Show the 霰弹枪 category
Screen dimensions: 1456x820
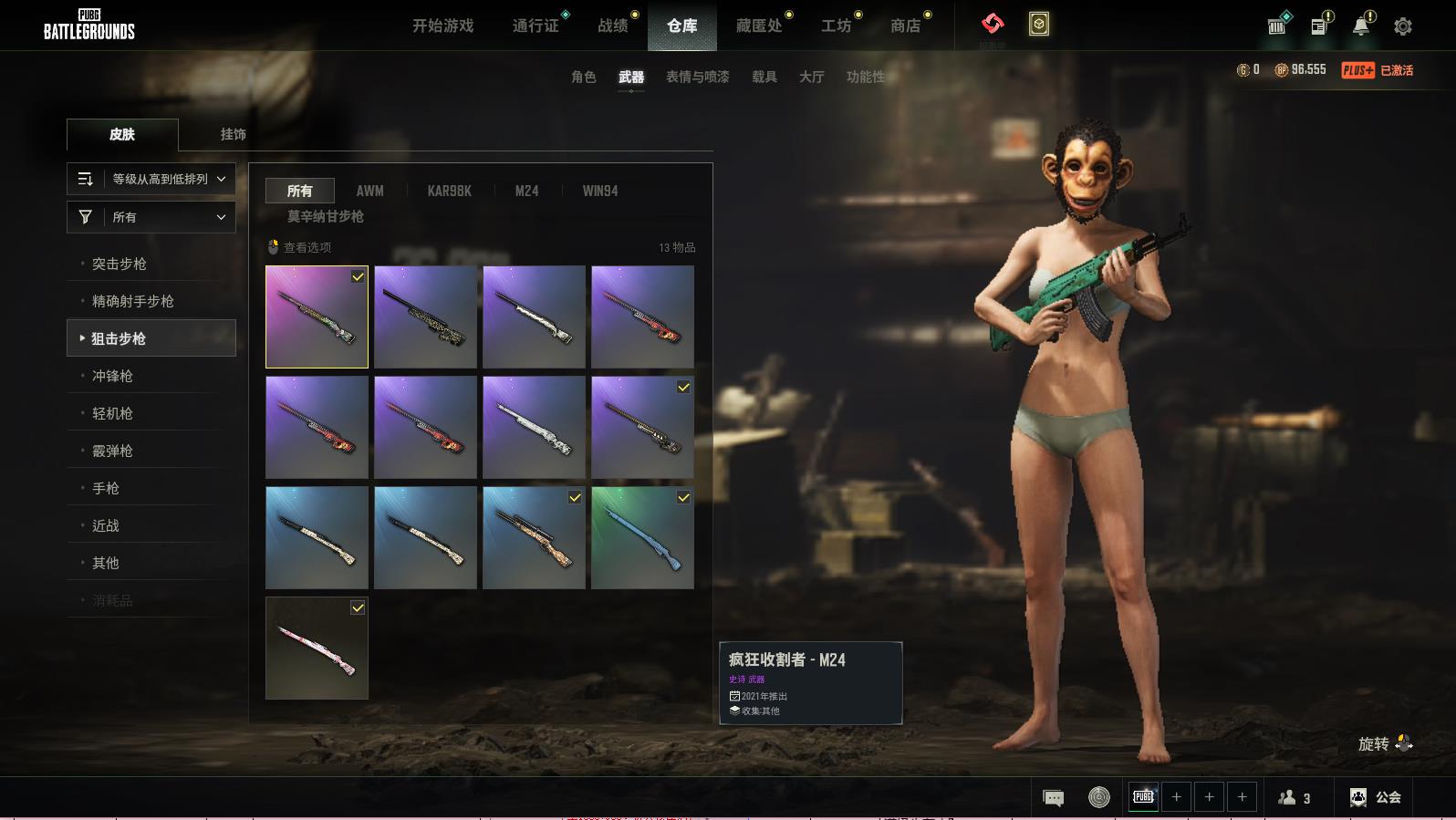(x=112, y=451)
